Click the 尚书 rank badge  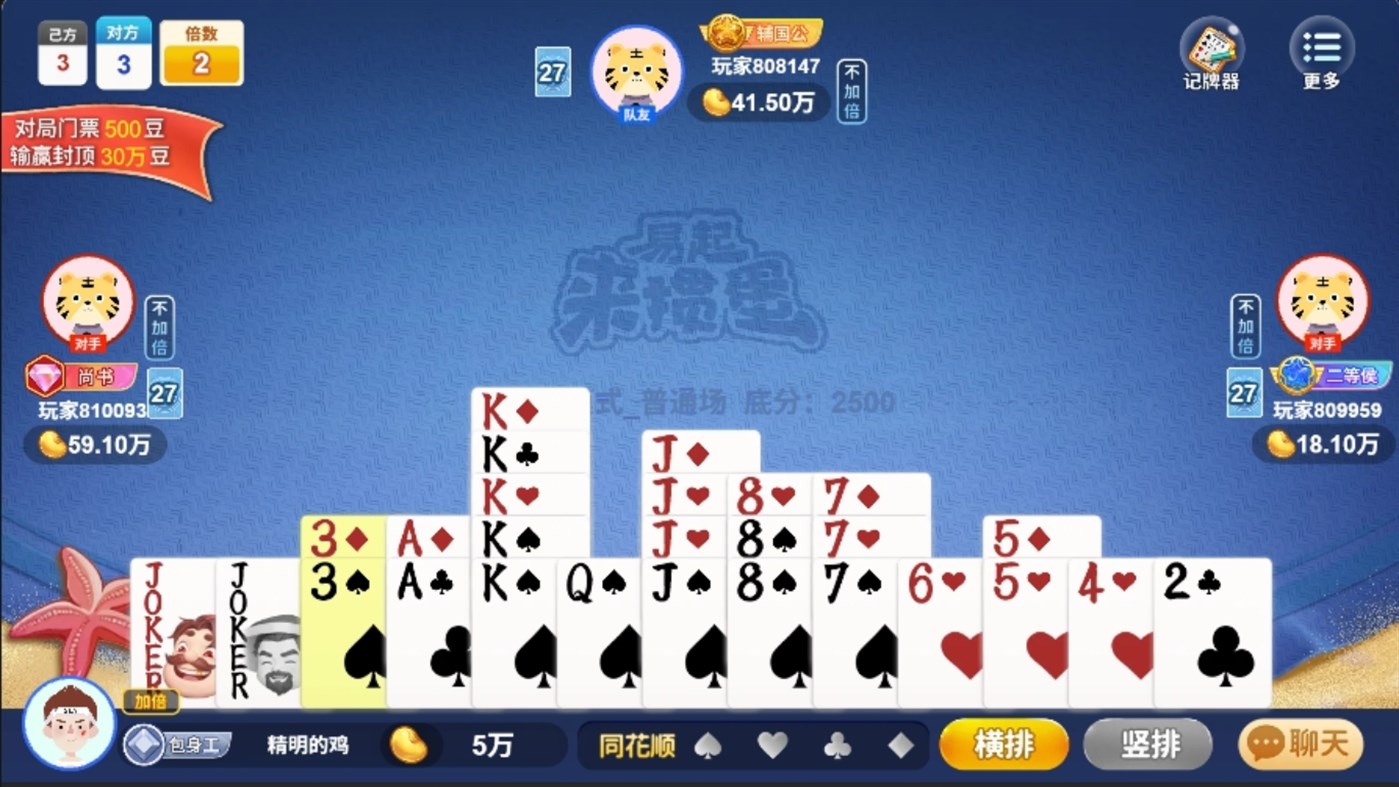(x=80, y=376)
